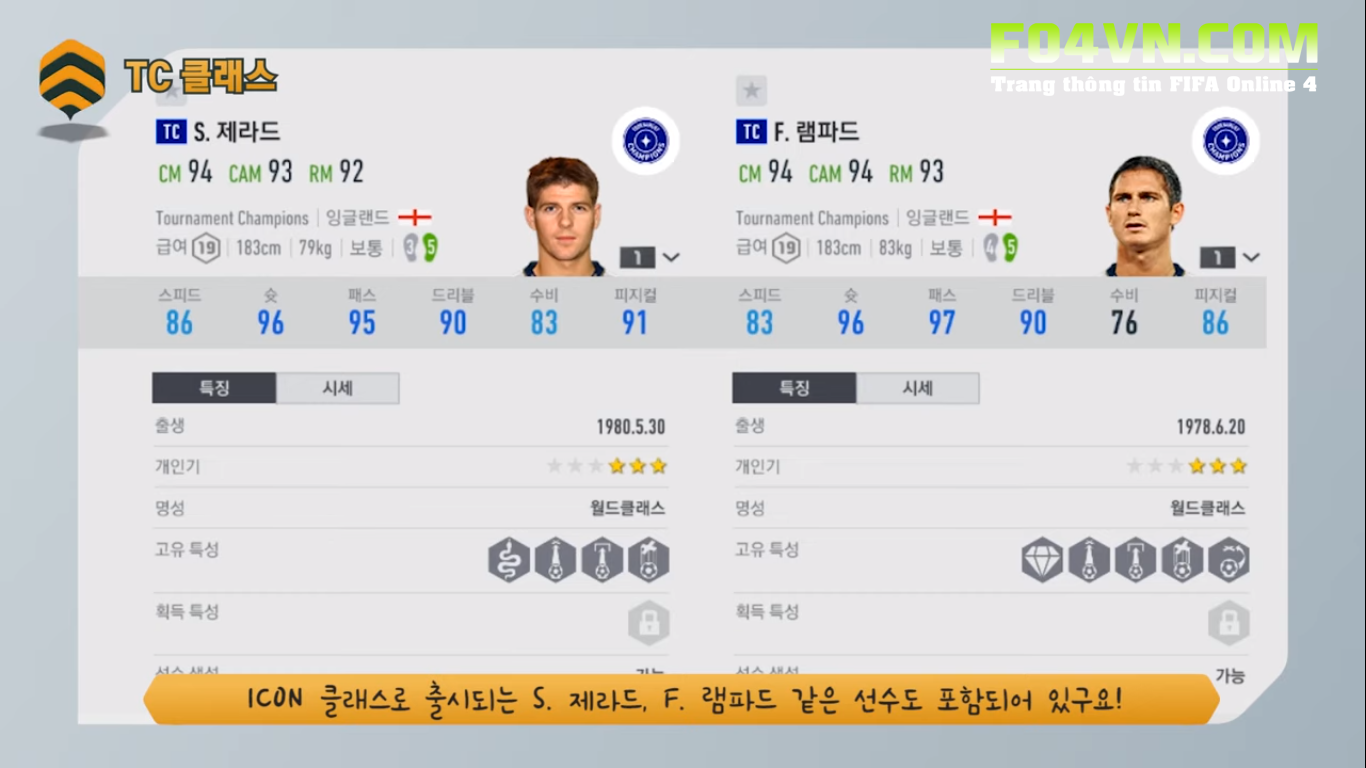This screenshot has height=768, width=1366.
Task: Toggle favorite star above Lampard's name
Action: pyautogui.click(x=751, y=91)
